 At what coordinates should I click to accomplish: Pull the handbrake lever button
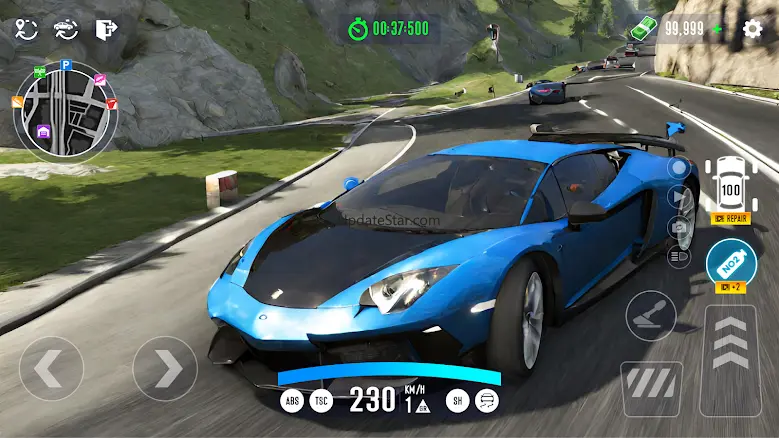651,315
